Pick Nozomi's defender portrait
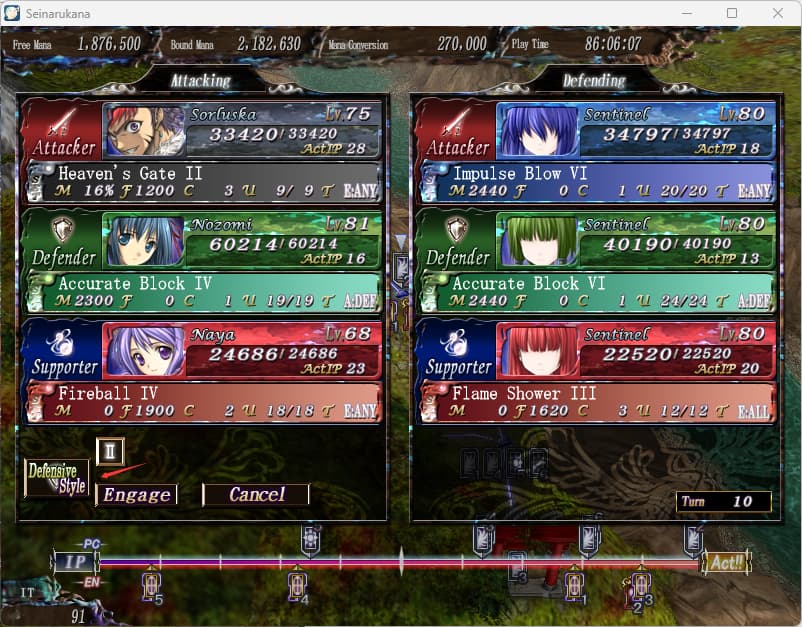 [144, 241]
